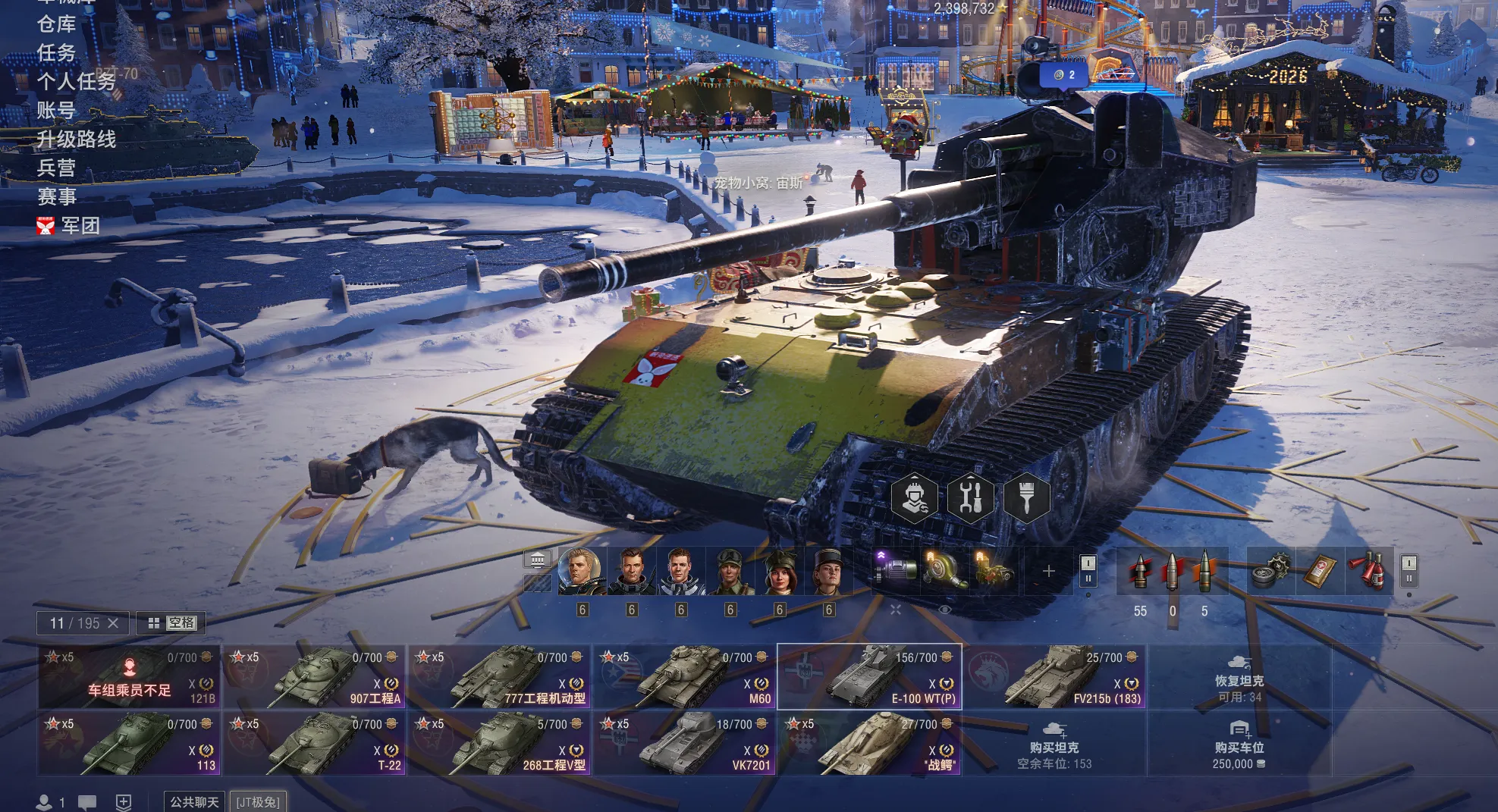Open the 兵营 barracks menu
Image resolution: width=1498 pixels, height=812 pixels.
57,168
